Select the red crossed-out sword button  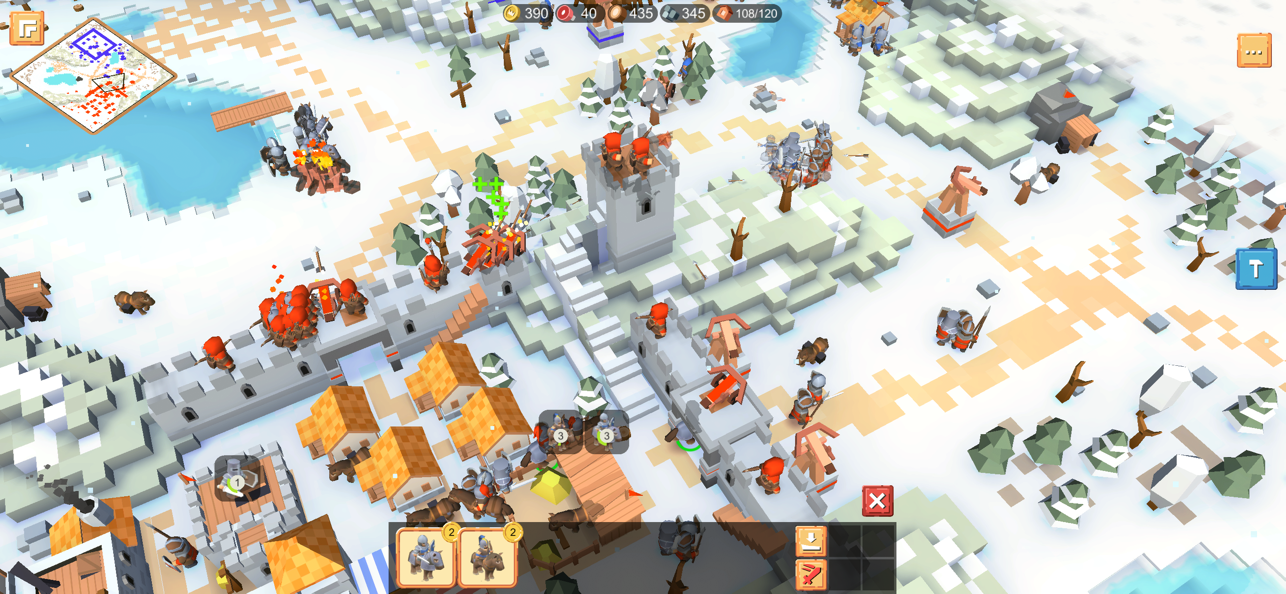click(x=811, y=574)
